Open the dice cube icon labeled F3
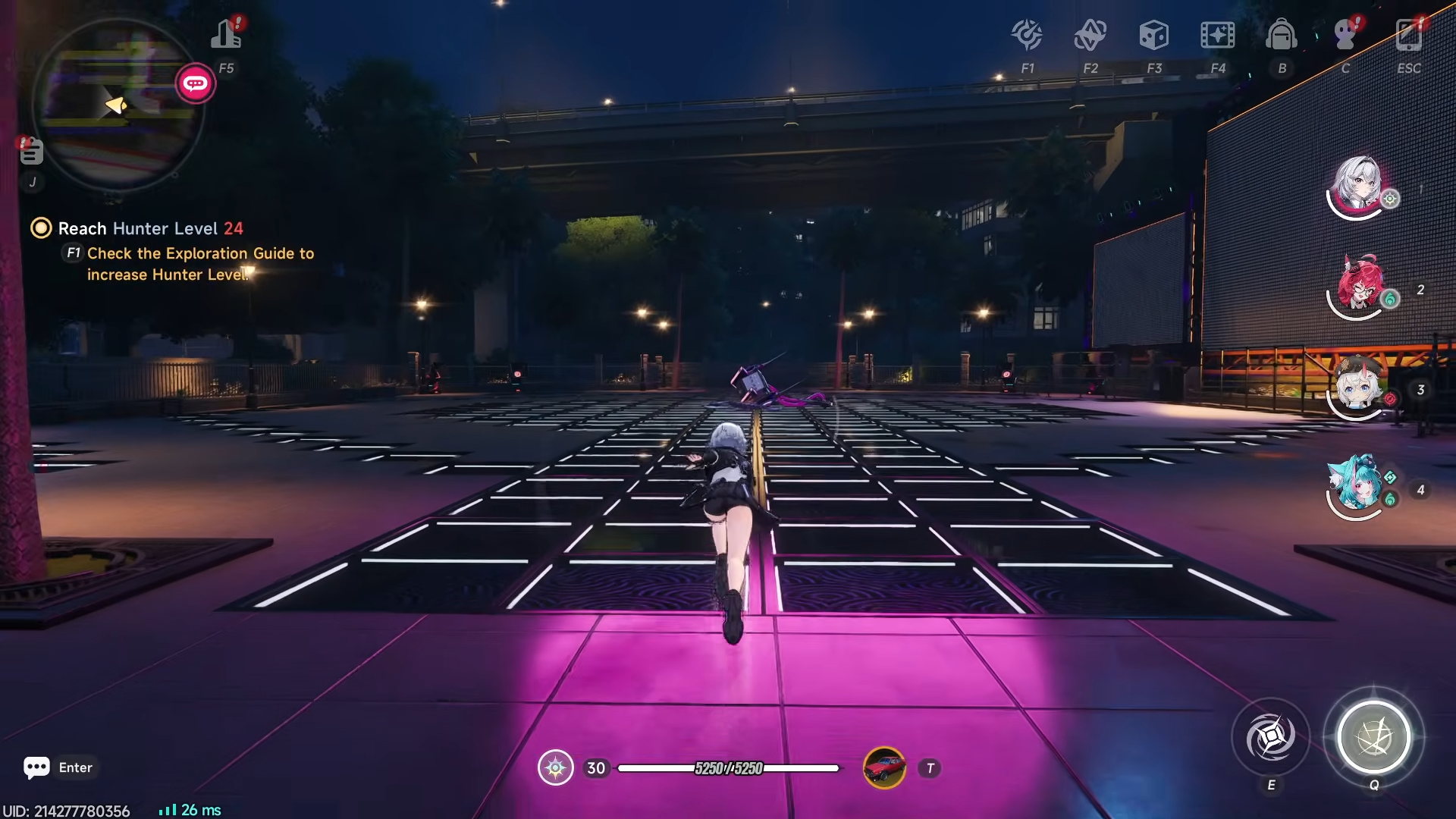The height and width of the screenshot is (819, 1456). (1153, 35)
